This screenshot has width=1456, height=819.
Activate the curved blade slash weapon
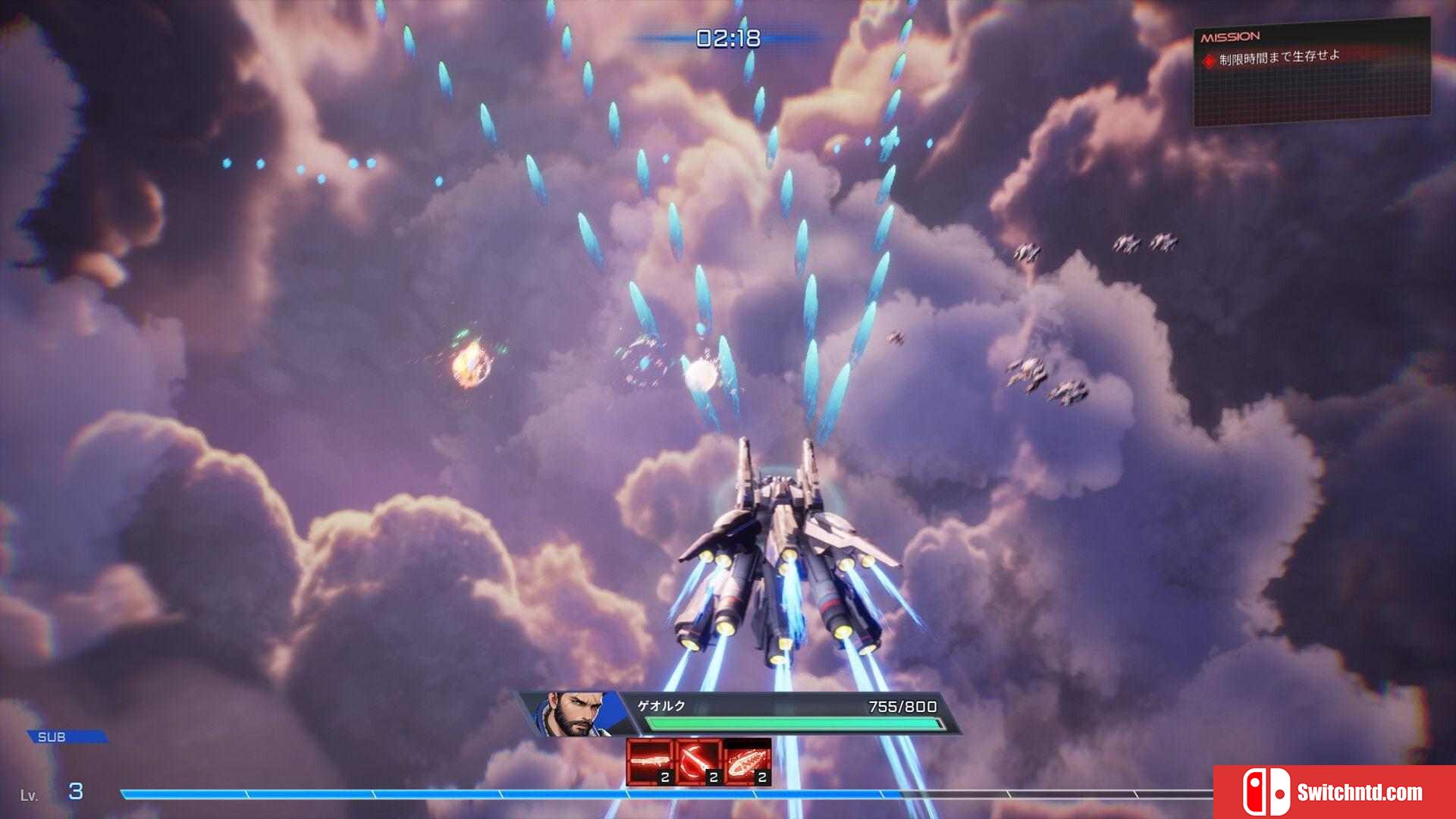[698, 761]
